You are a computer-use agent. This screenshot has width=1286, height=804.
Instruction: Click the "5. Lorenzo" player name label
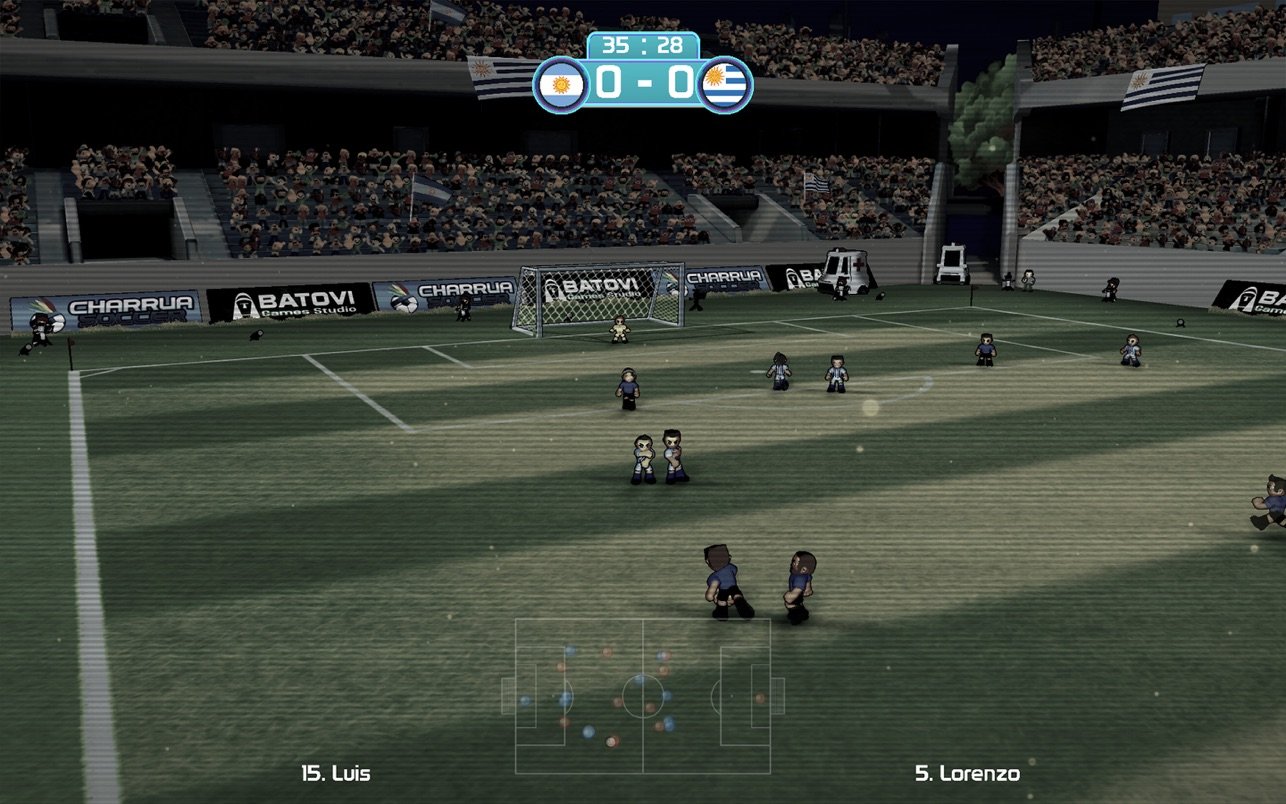967,773
